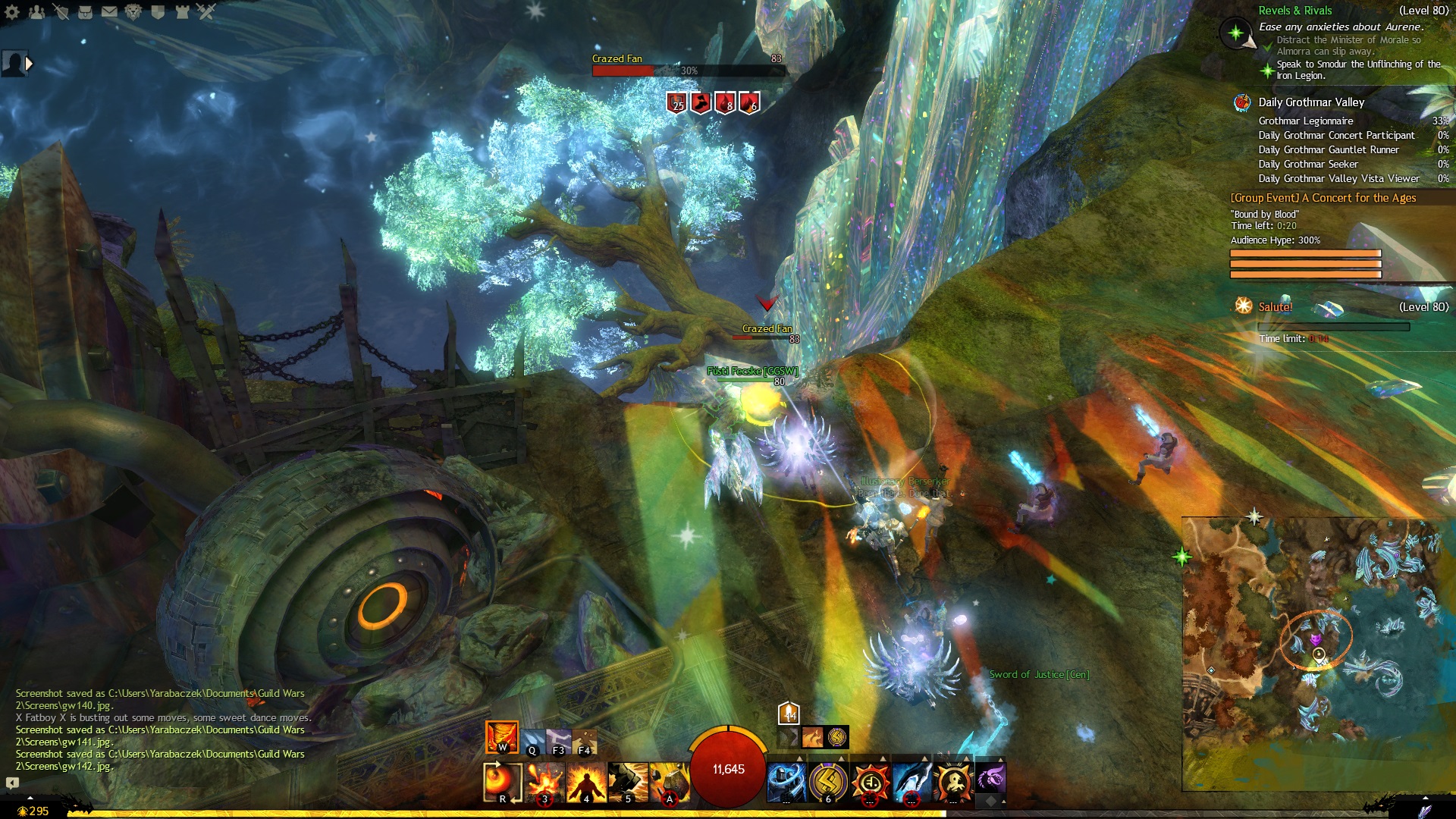The width and height of the screenshot is (1456, 819).
Task: Open the Black Lion trading post lion icon
Action: pos(133,11)
